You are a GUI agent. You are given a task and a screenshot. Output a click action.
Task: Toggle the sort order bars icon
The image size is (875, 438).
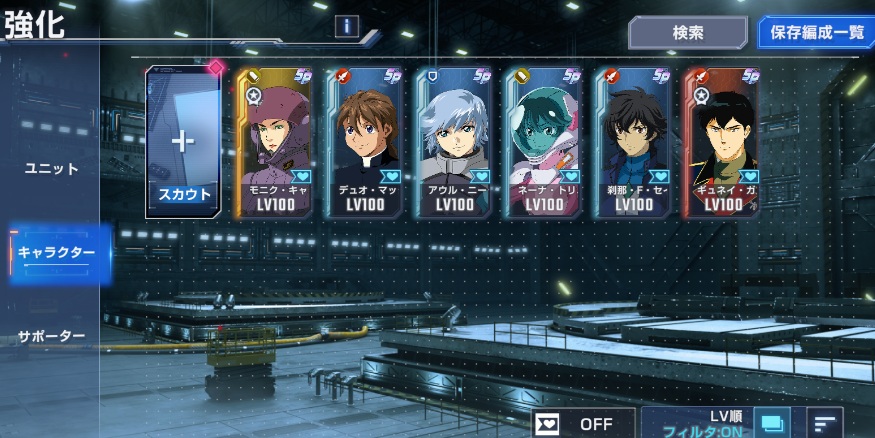click(824, 424)
